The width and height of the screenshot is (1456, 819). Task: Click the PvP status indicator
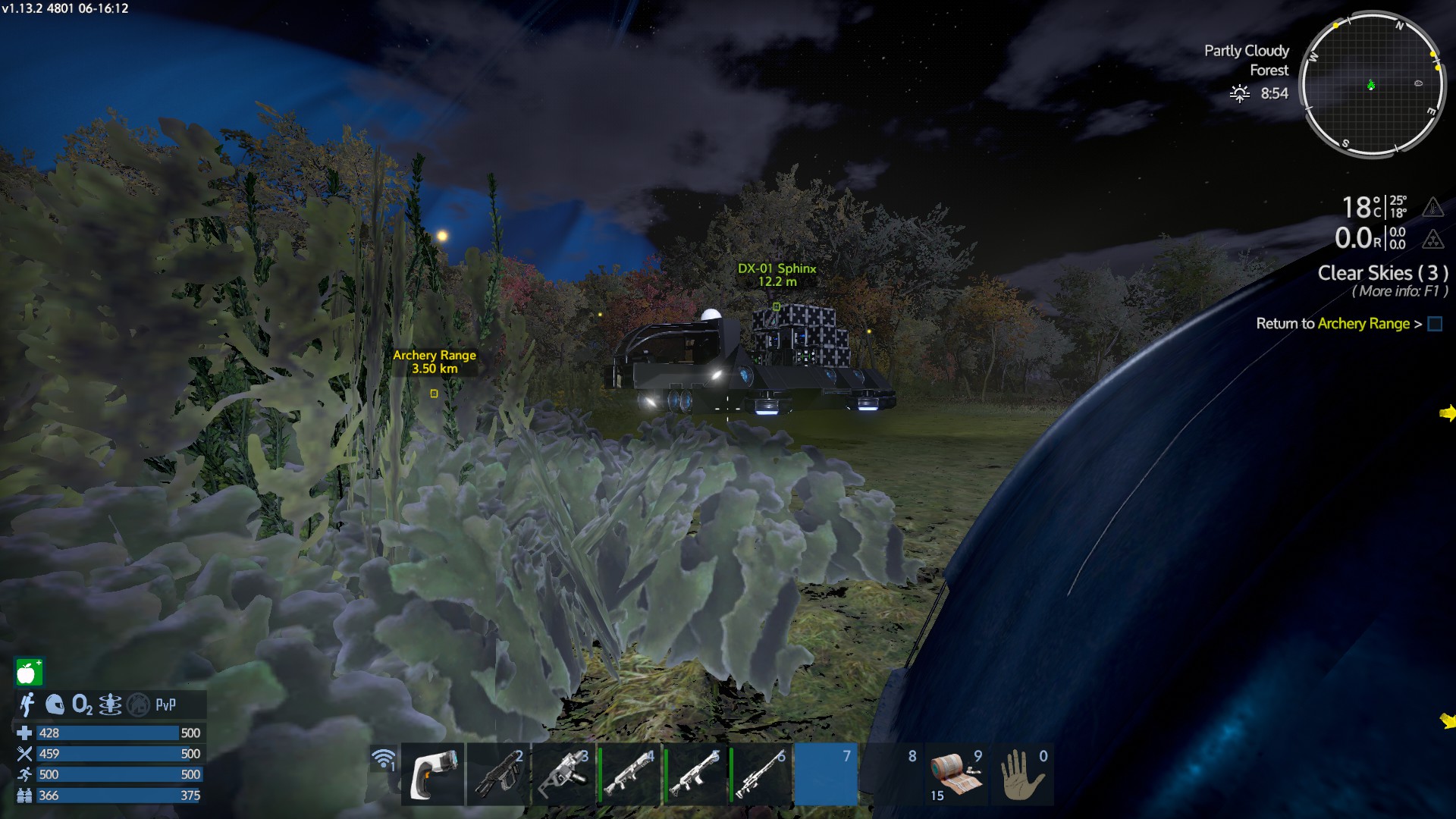point(165,704)
